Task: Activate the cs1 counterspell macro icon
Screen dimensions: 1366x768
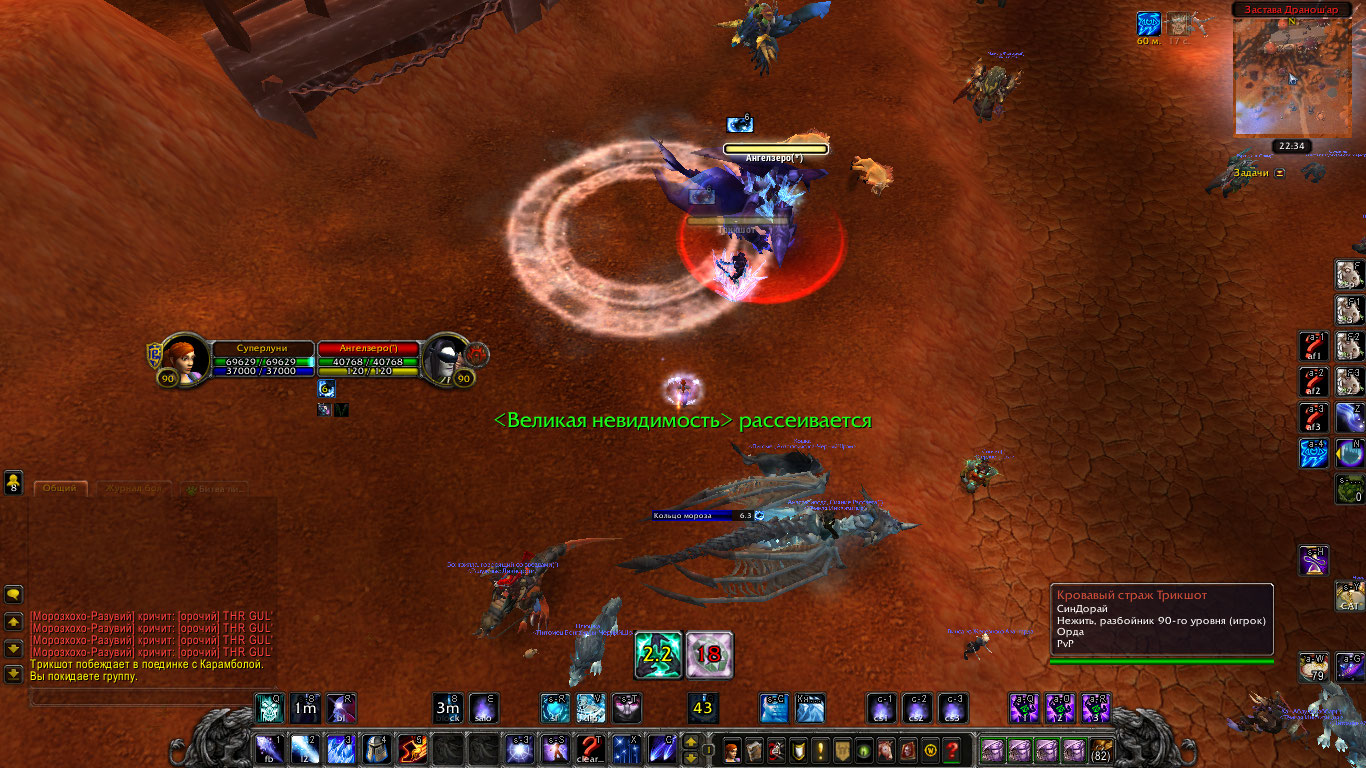Action: 882,708
